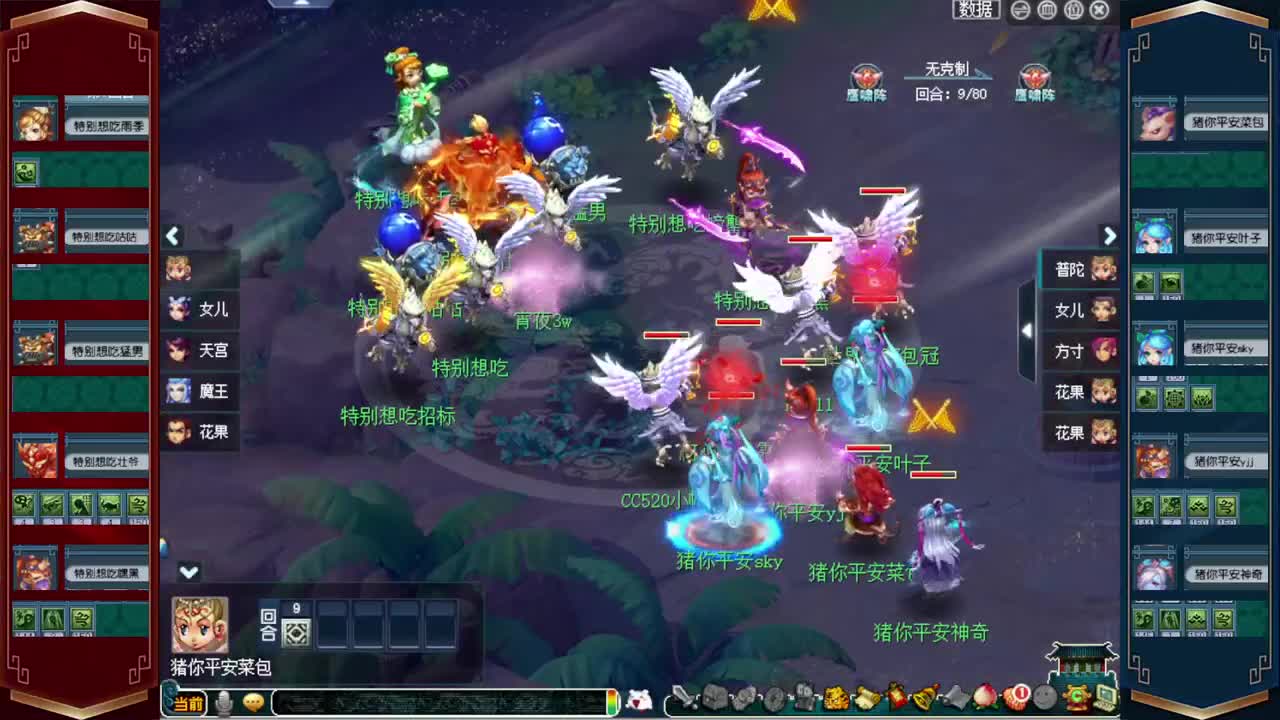Click the red gift packet icon
The image size is (1280, 720).
click(x=897, y=698)
